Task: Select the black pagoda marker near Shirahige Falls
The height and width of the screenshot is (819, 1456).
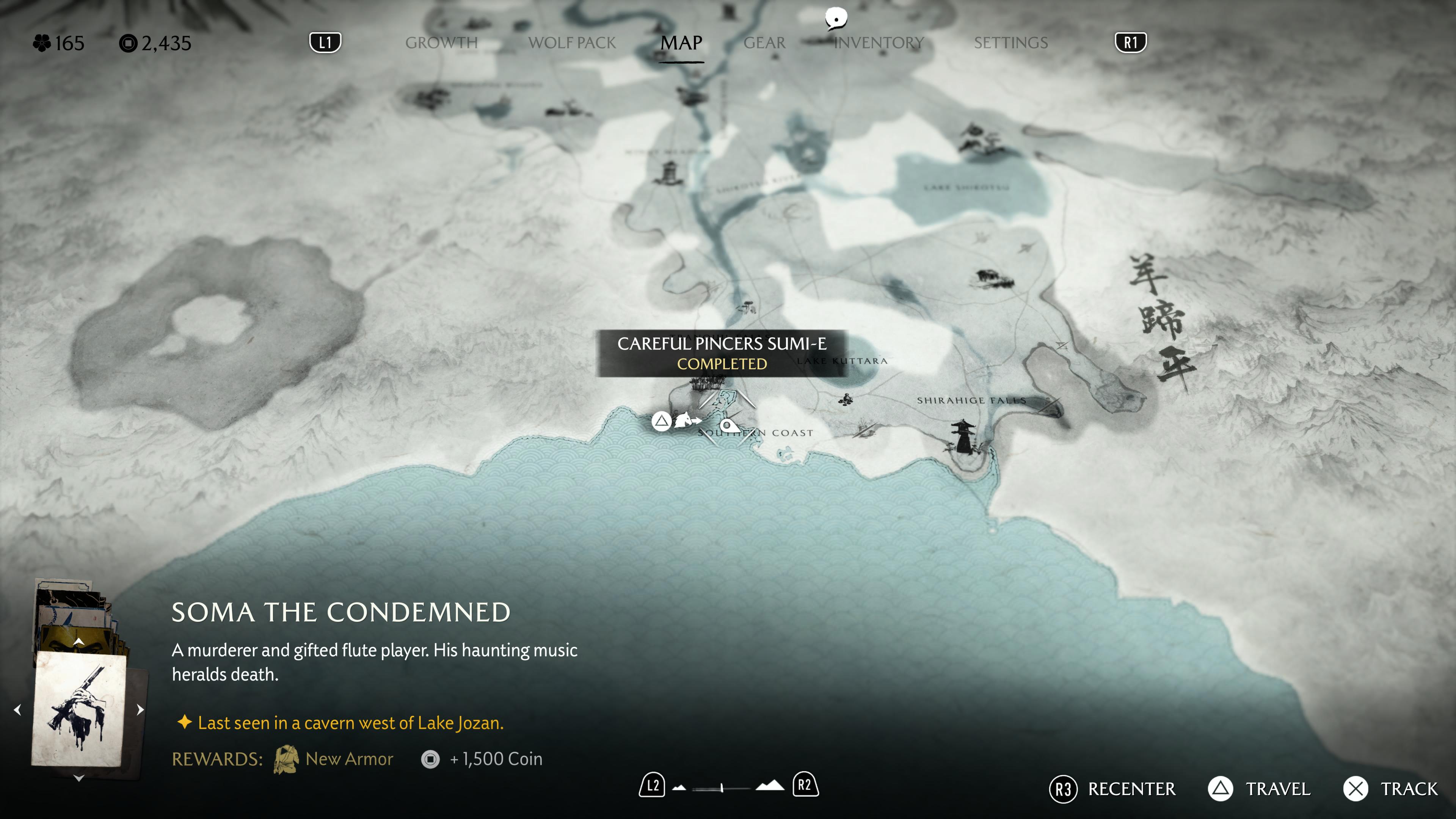Action: point(963,436)
